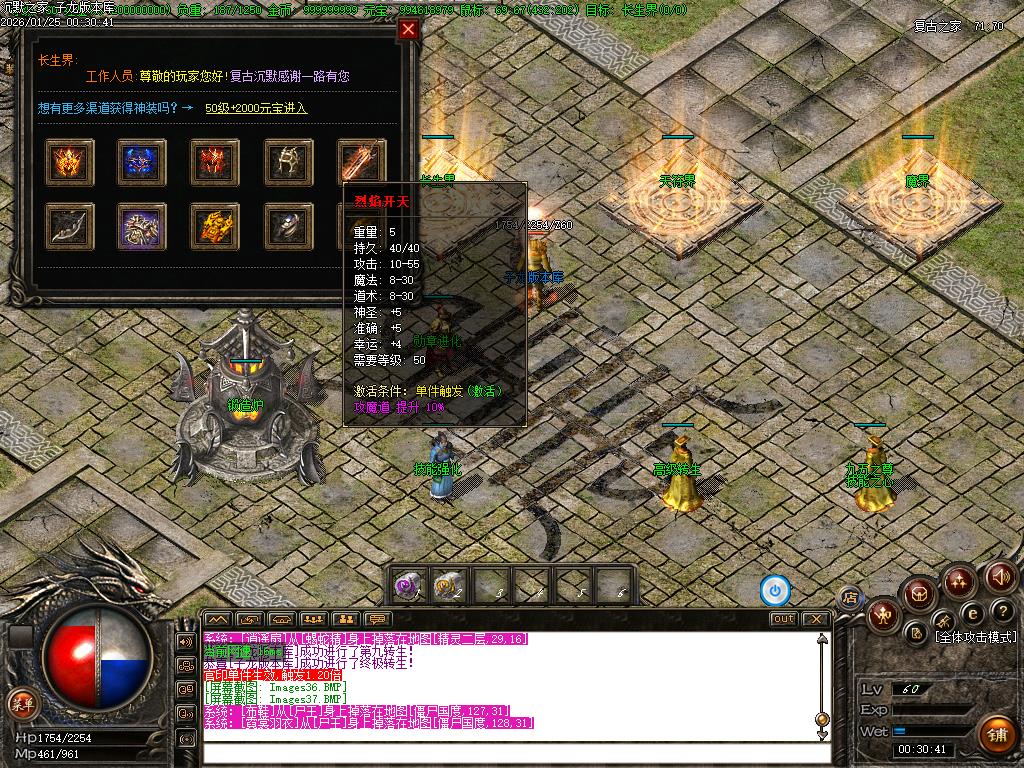Open the character figure panel icon
1024x768 pixels.
pyautogui.click(x=884, y=613)
